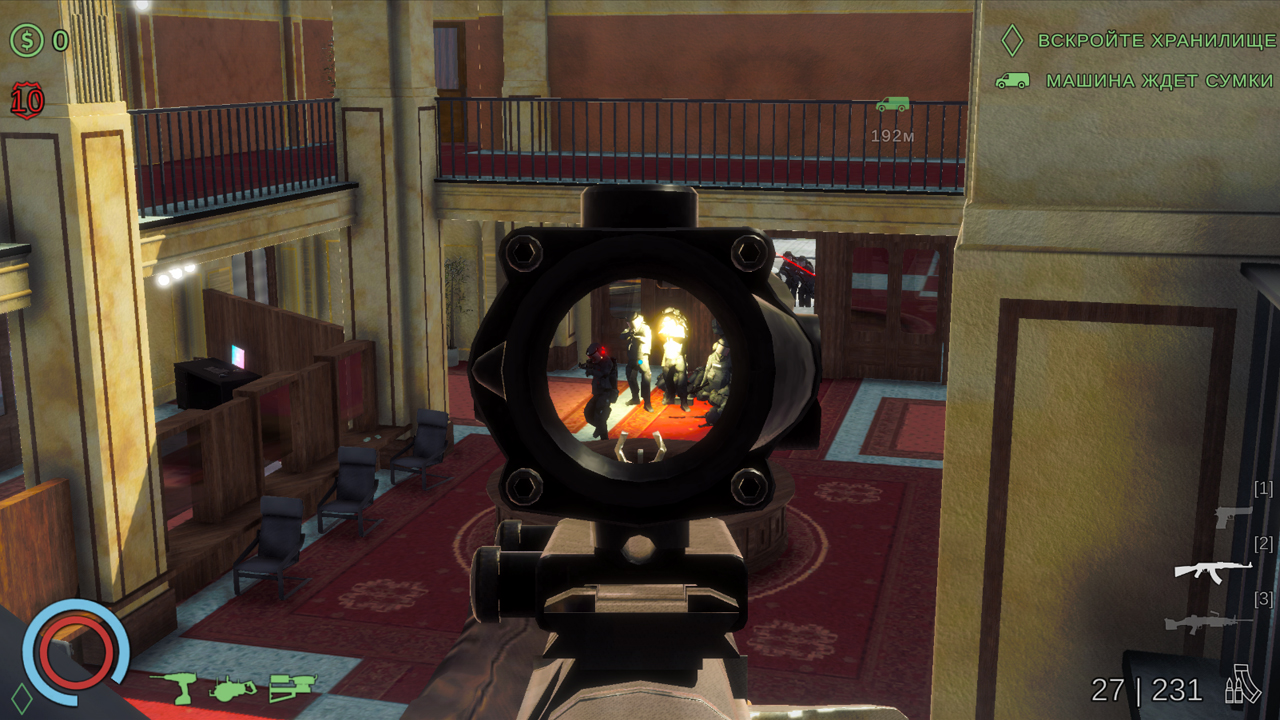Toggle the shield icon showing 10
The width and height of the screenshot is (1280, 720).
tap(24, 100)
